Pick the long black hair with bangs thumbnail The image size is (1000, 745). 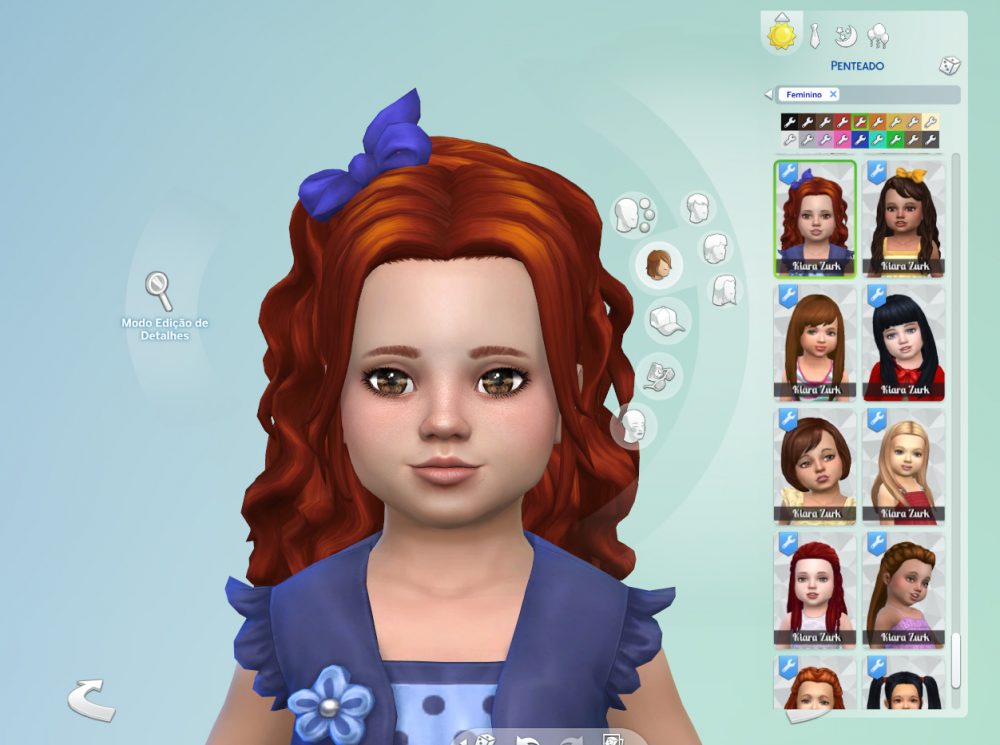(904, 342)
